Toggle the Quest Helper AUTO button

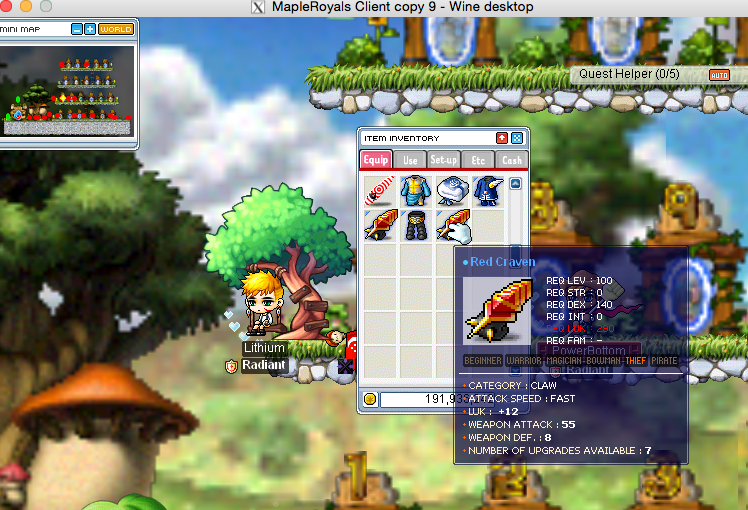point(719,75)
